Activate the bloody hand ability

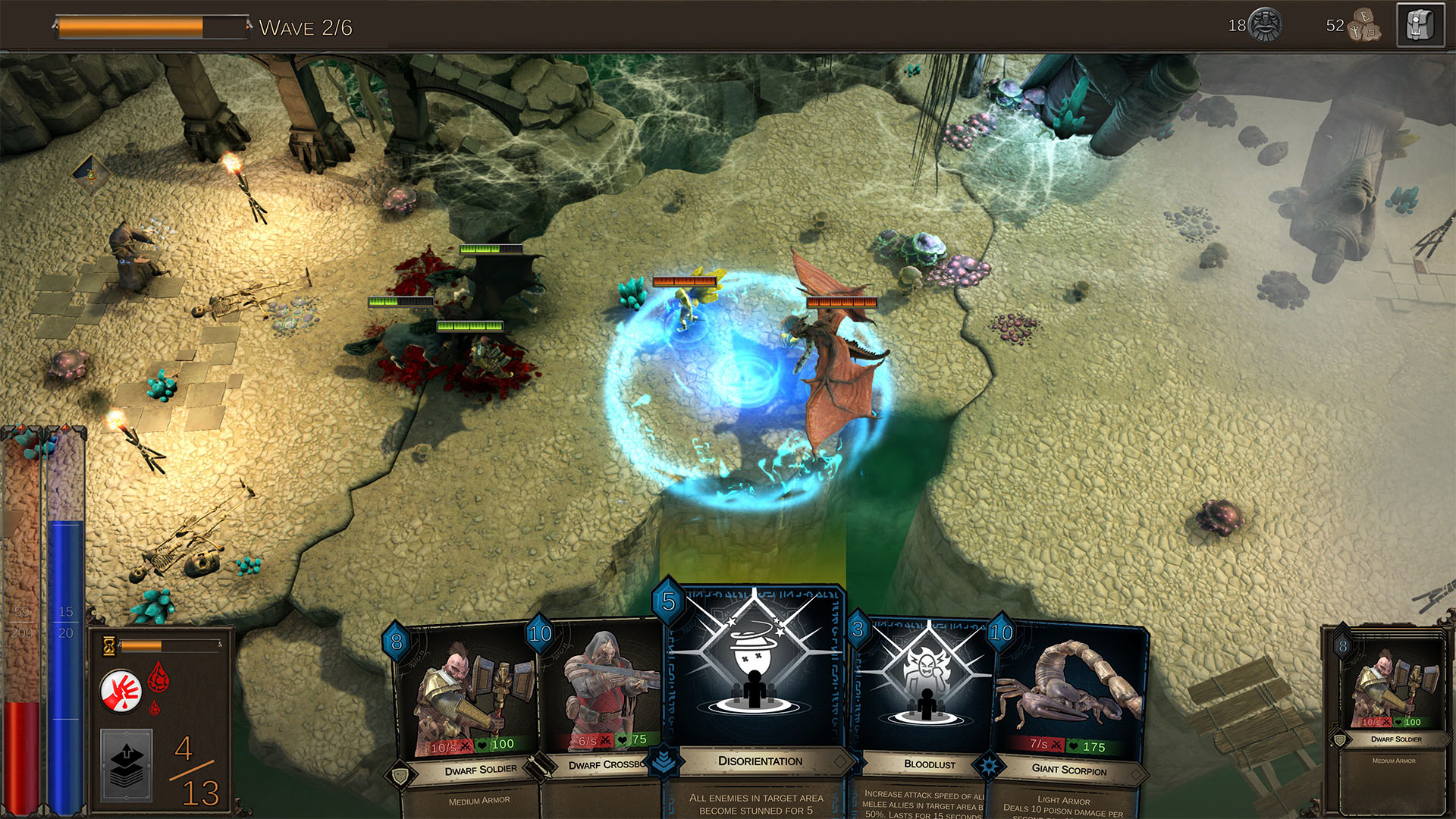(121, 691)
